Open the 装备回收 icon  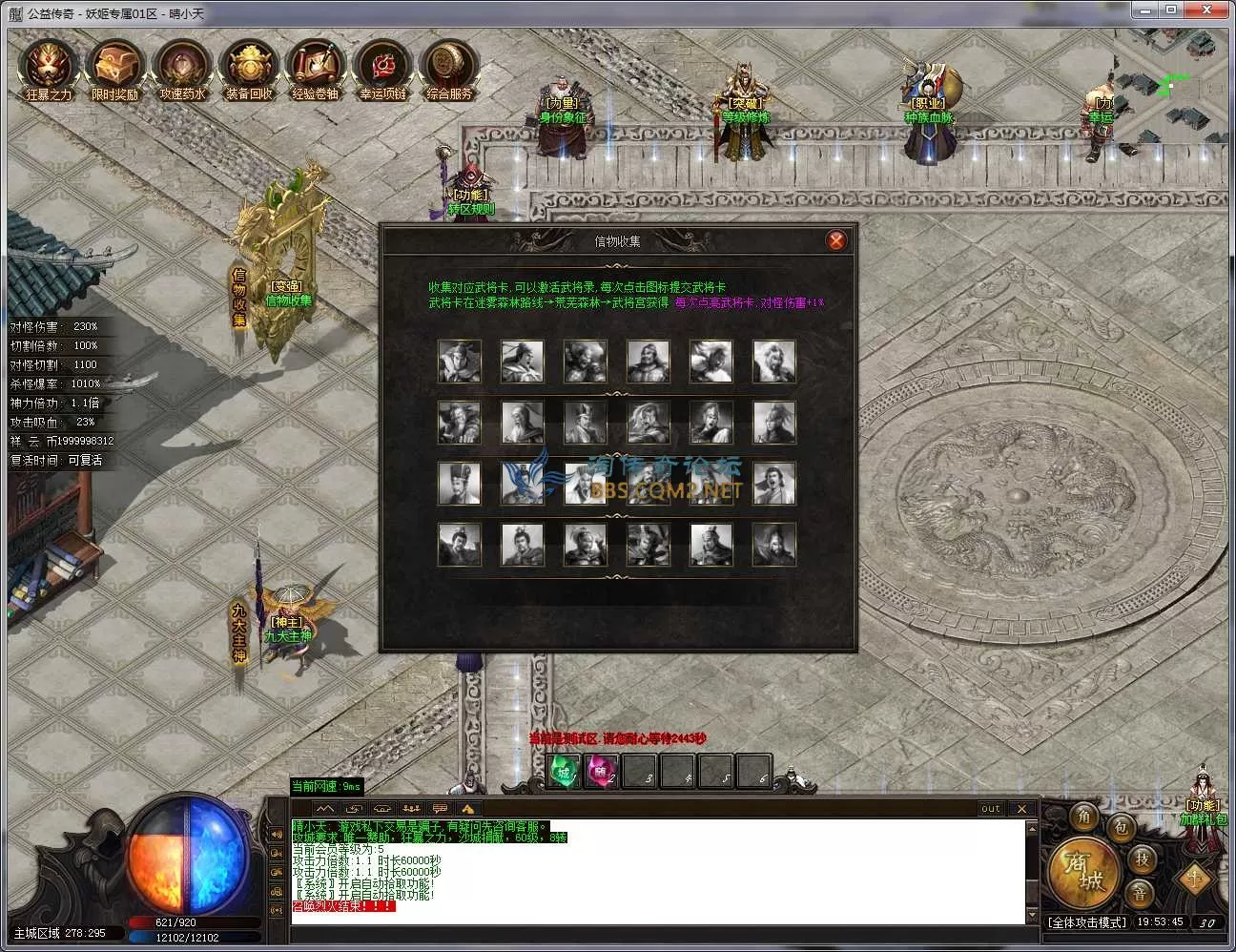click(x=249, y=69)
